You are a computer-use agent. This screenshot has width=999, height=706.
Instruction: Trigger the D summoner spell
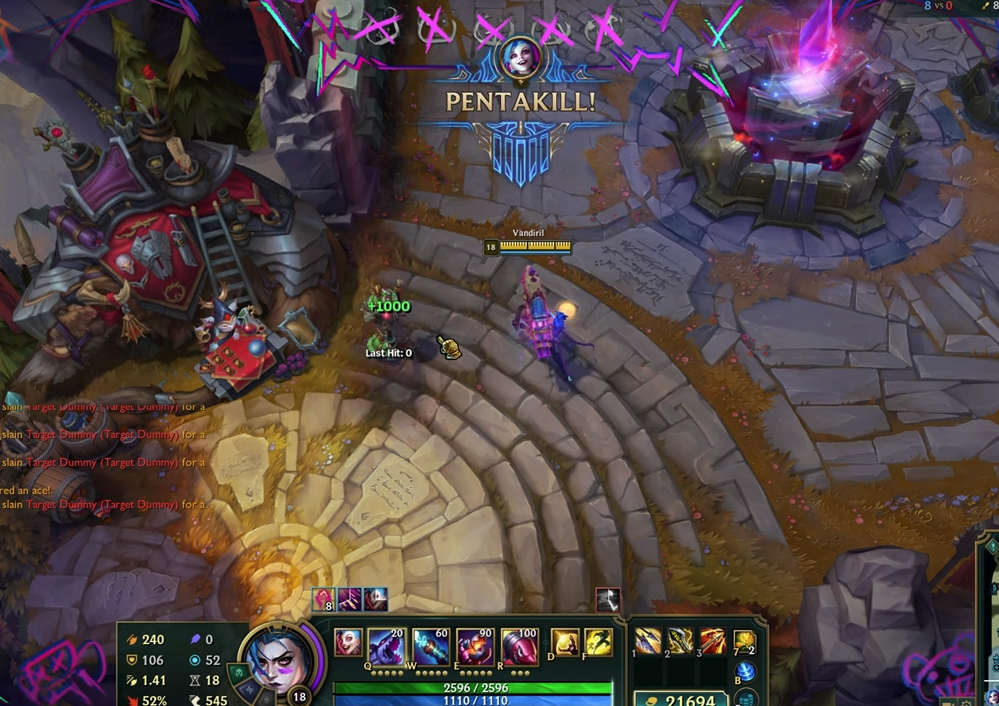pyautogui.click(x=565, y=642)
